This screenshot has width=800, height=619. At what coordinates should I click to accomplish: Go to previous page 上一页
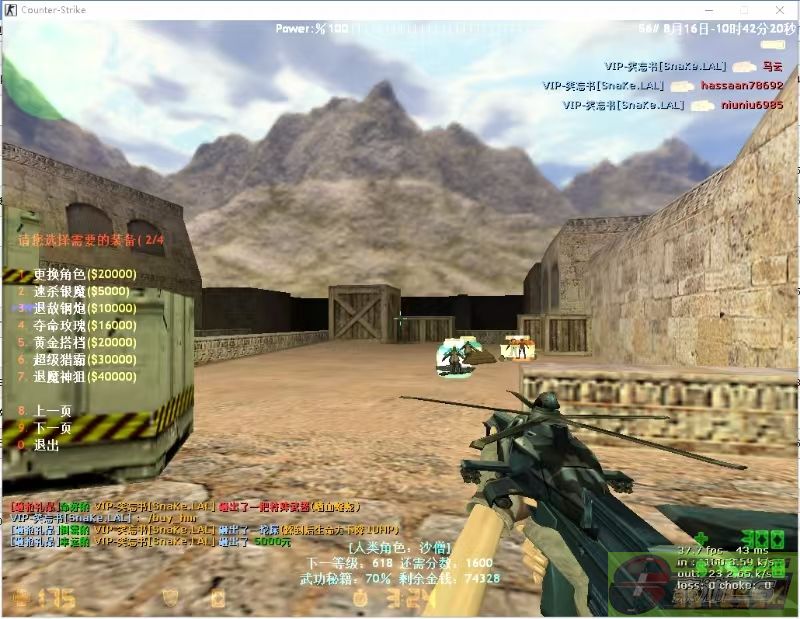[x=52, y=411]
